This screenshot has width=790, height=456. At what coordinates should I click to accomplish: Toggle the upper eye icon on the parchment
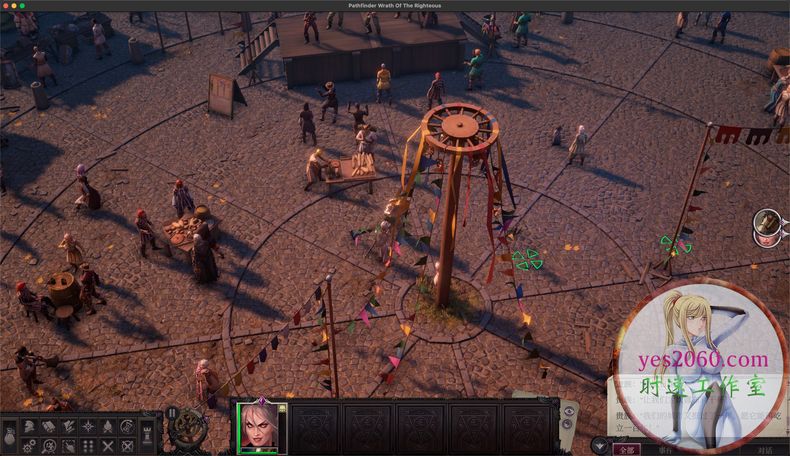[x=569, y=411]
